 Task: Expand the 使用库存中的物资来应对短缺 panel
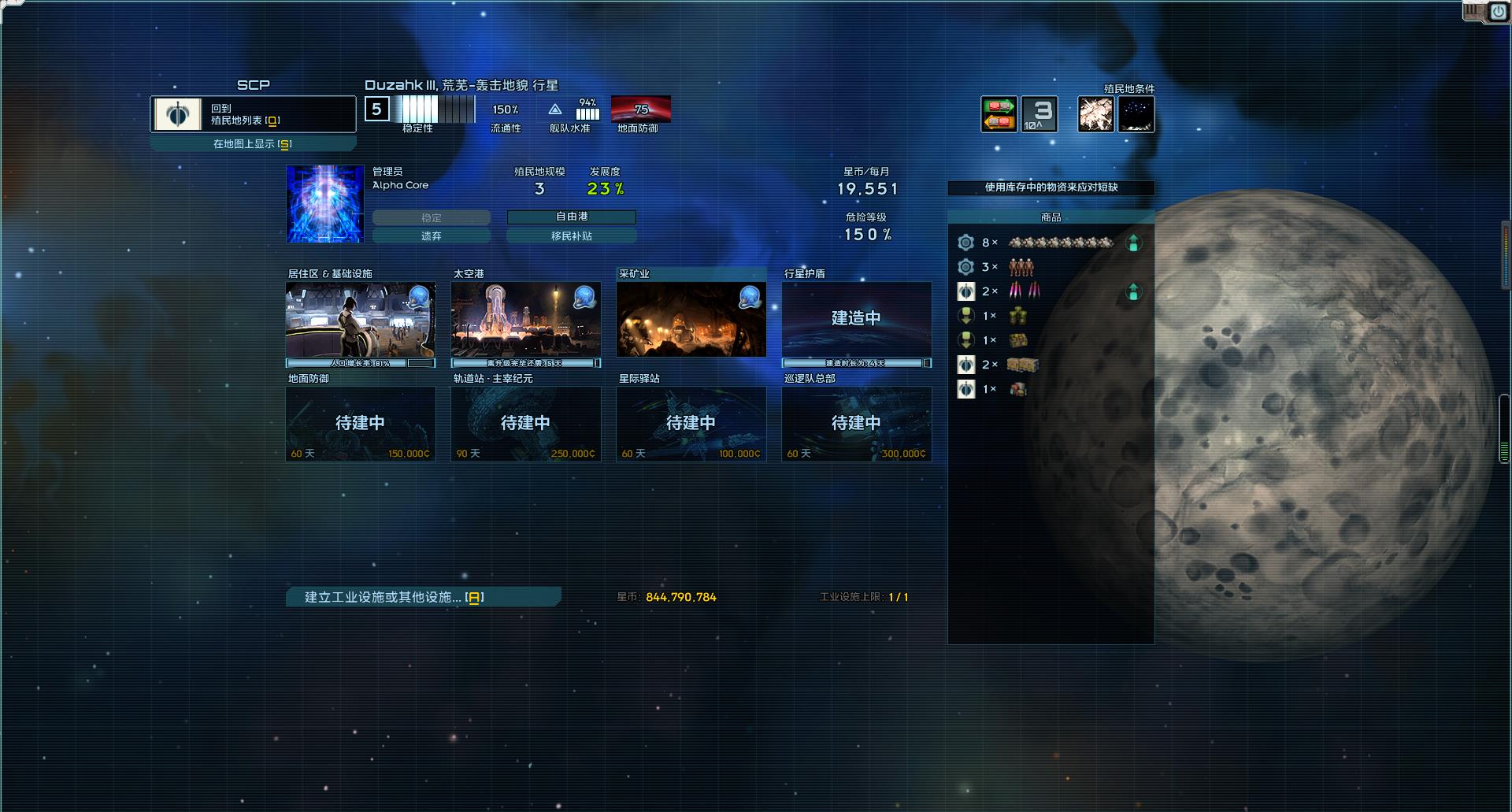(x=1051, y=188)
